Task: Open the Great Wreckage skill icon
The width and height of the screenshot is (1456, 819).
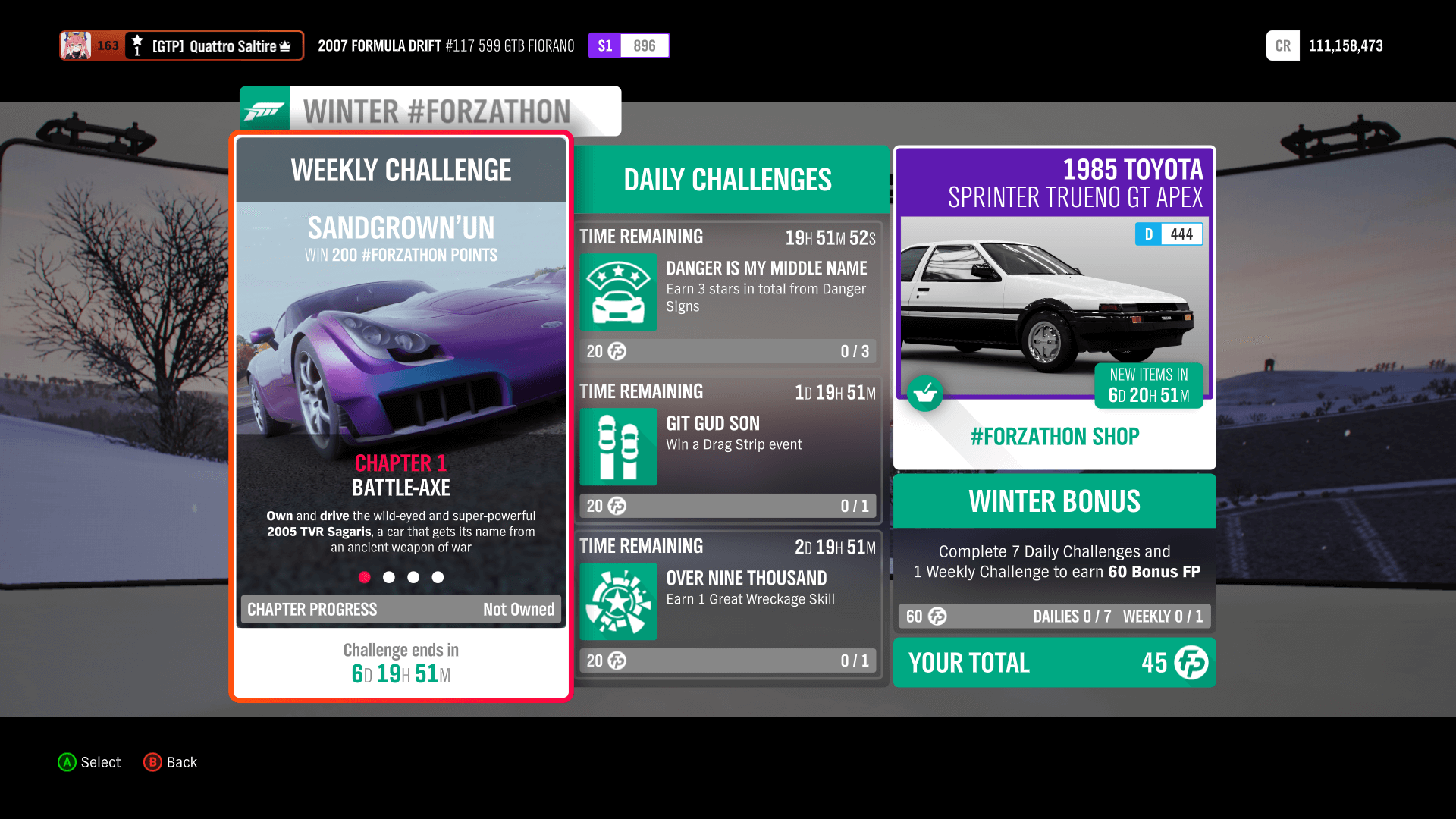Action: (x=618, y=602)
